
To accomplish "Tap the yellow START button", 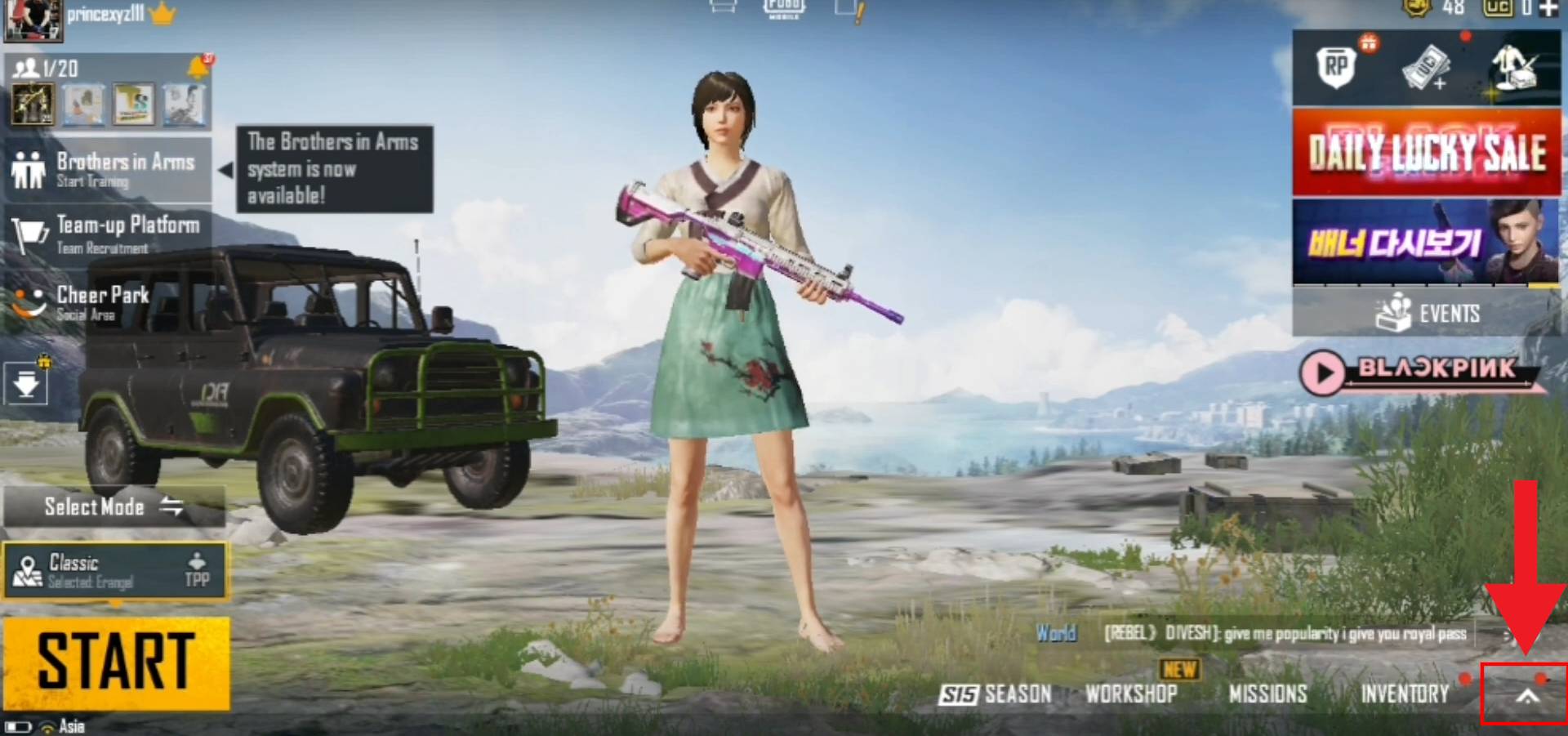I will pyautogui.click(x=116, y=662).
